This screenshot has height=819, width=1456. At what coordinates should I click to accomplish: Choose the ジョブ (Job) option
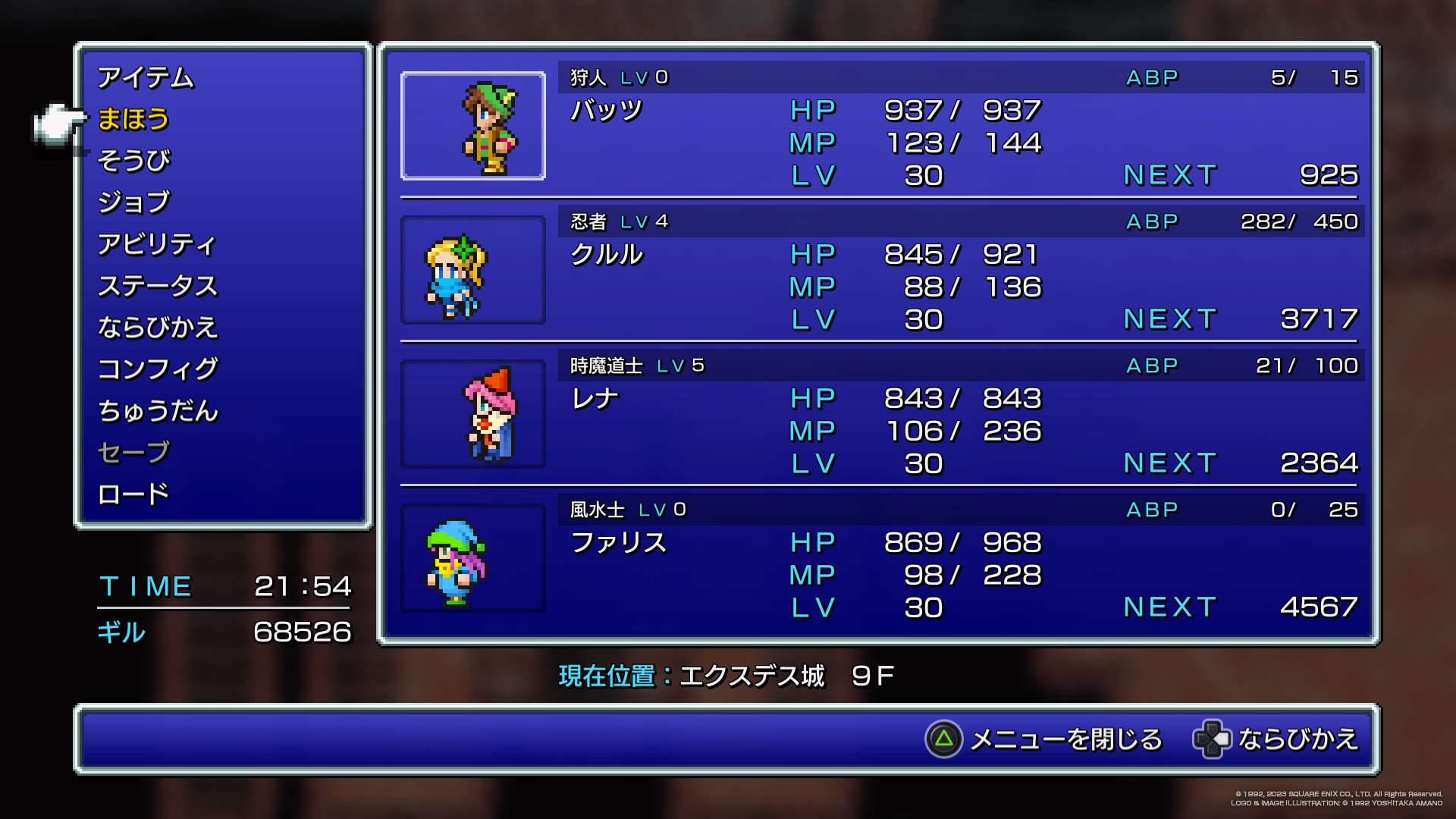click(x=133, y=202)
